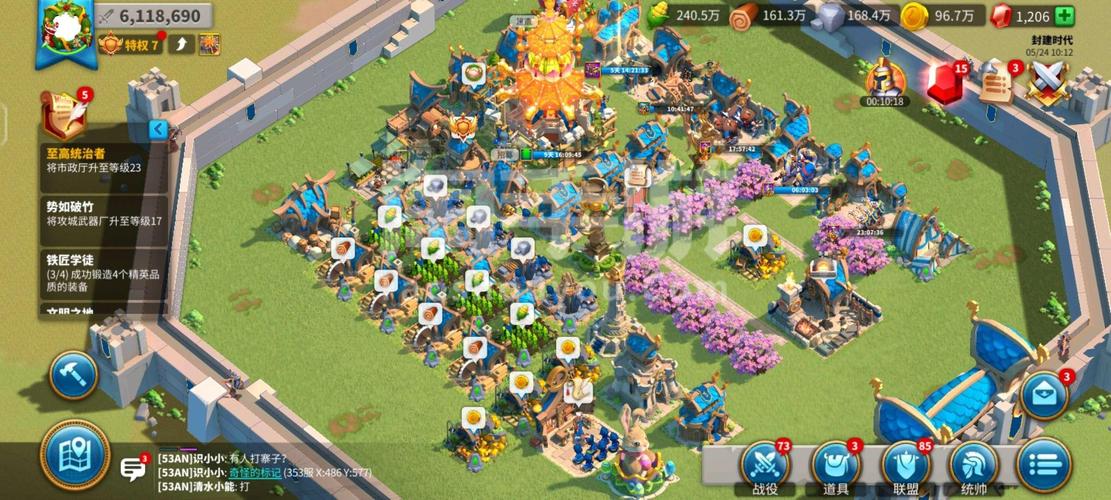
Task: Open the 道具 items bag
Action: pyautogui.click(x=835, y=466)
